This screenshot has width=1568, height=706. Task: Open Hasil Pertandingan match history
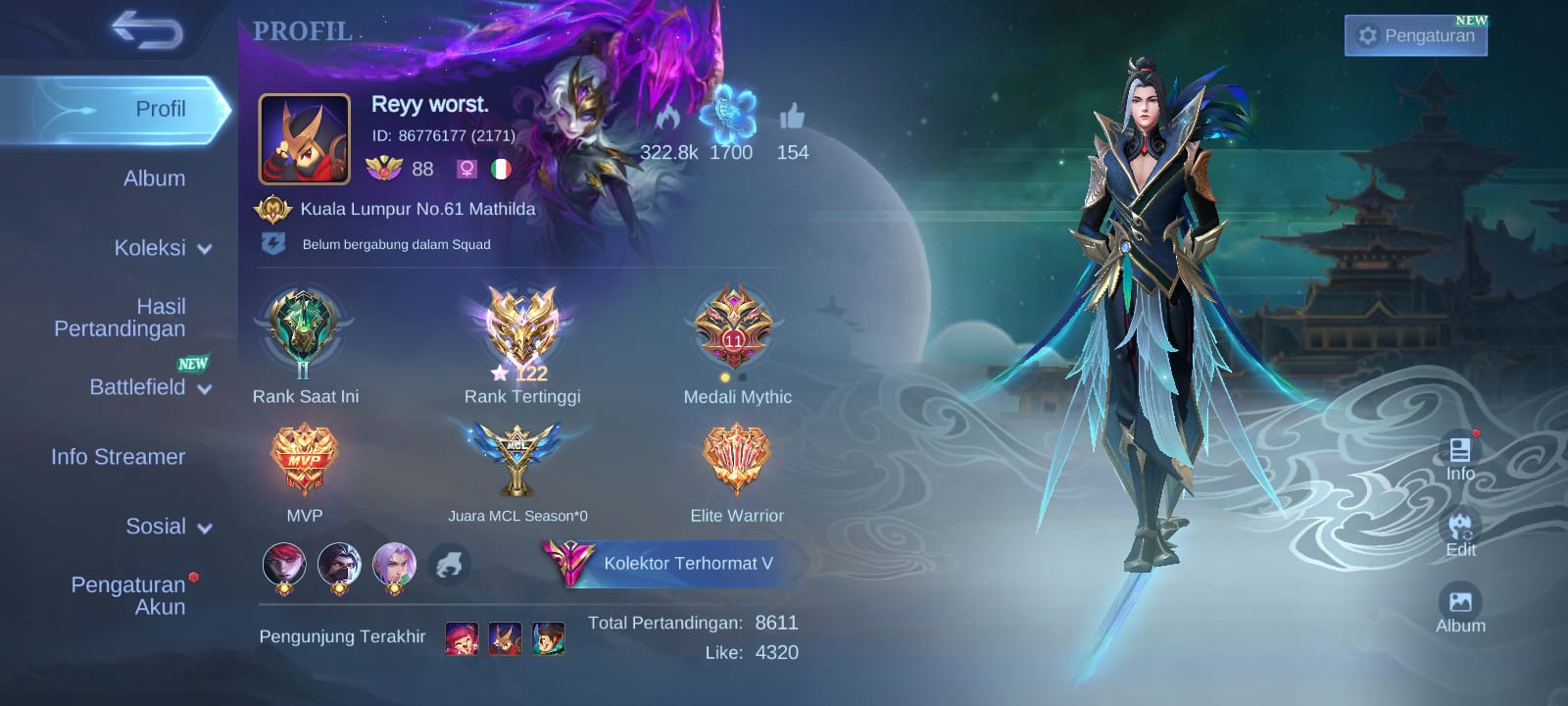pos(121,318)
